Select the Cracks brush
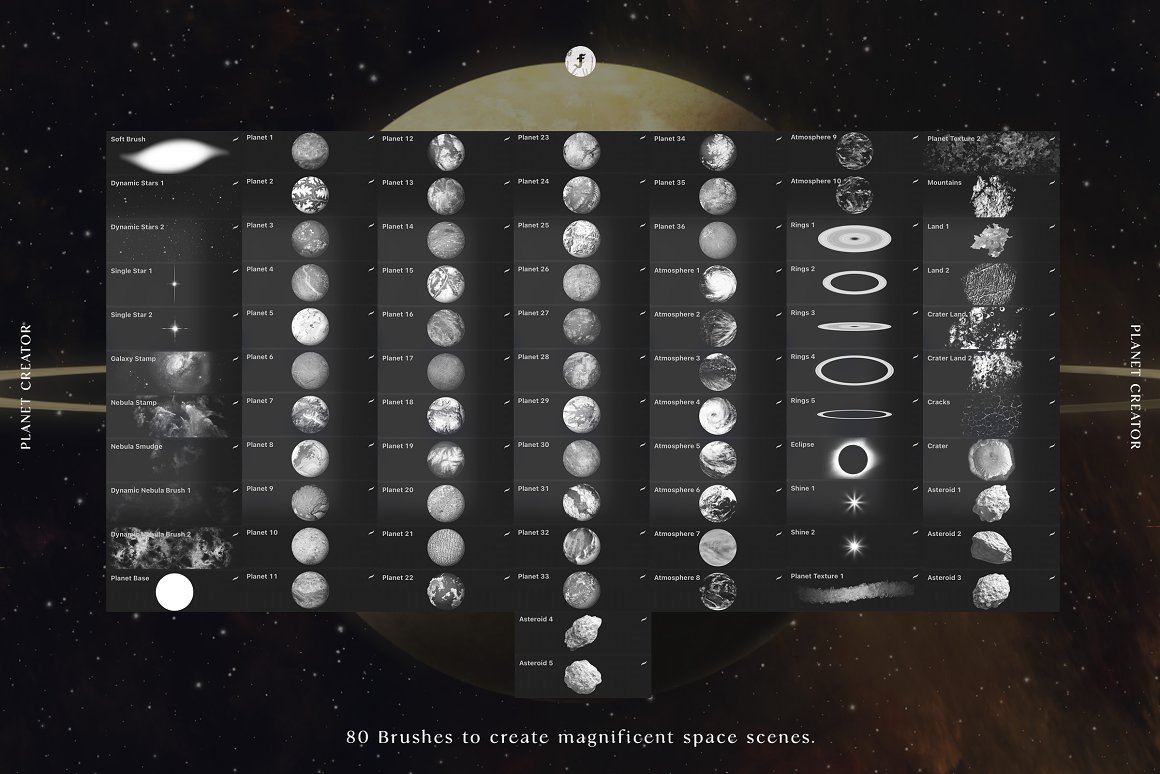The width and height of the screenshot is (1160, 774). pos(990,415)
